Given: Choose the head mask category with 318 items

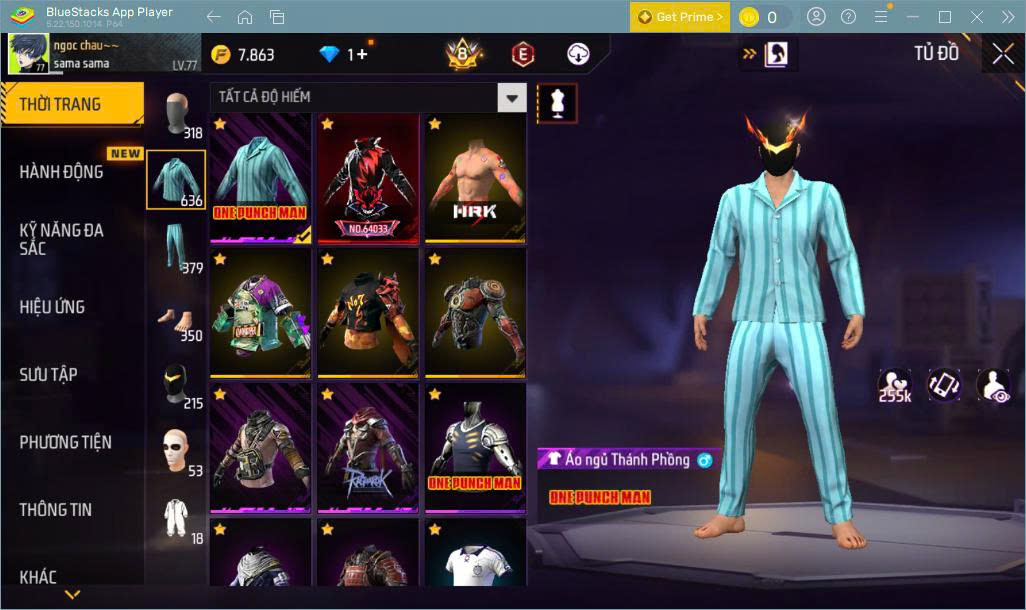Looking at the screenshot, I should pyautogui.click(x=177, y=115).
